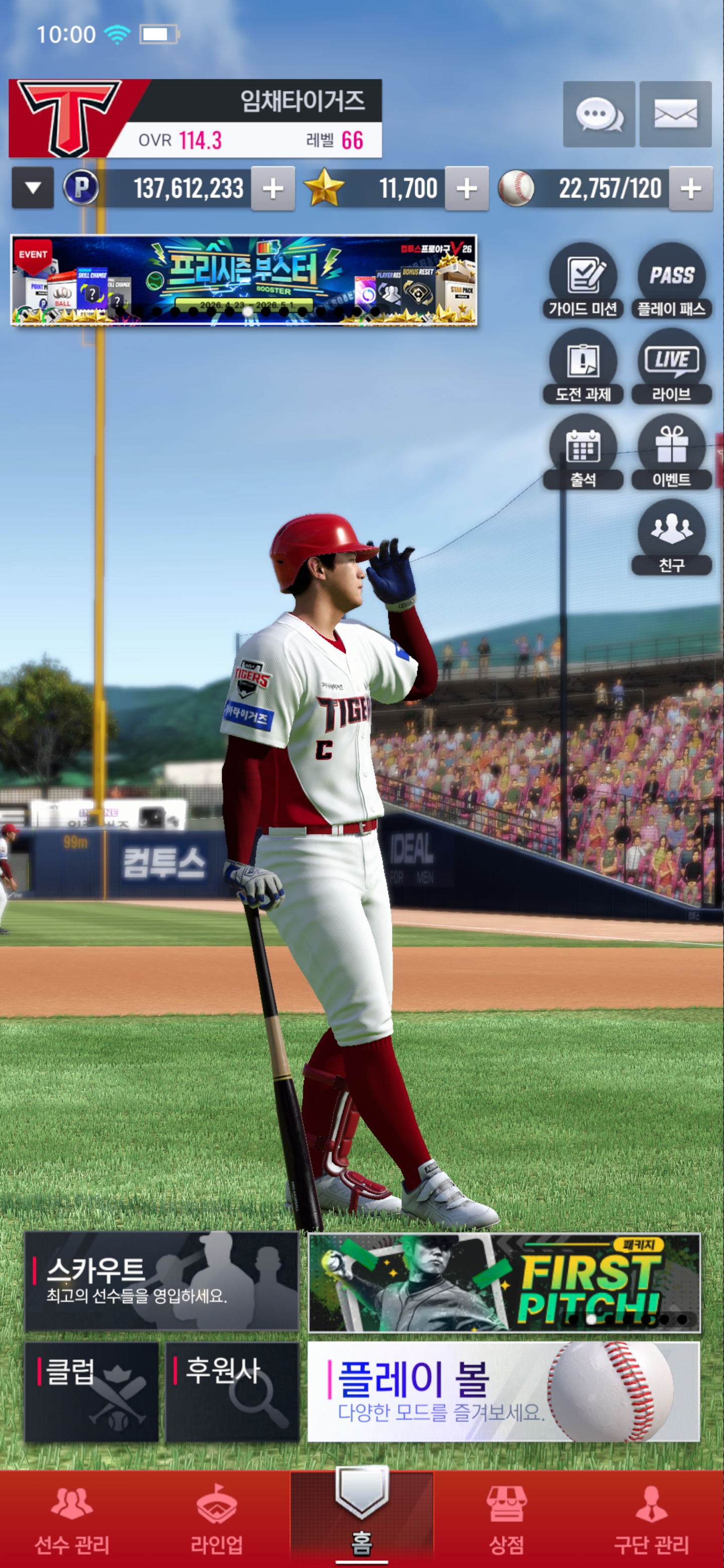Image resolution: width=724 pixels, height=1568 pixels.
Task: Expand the currency dropdown arrow
Action: click(33, 188)
